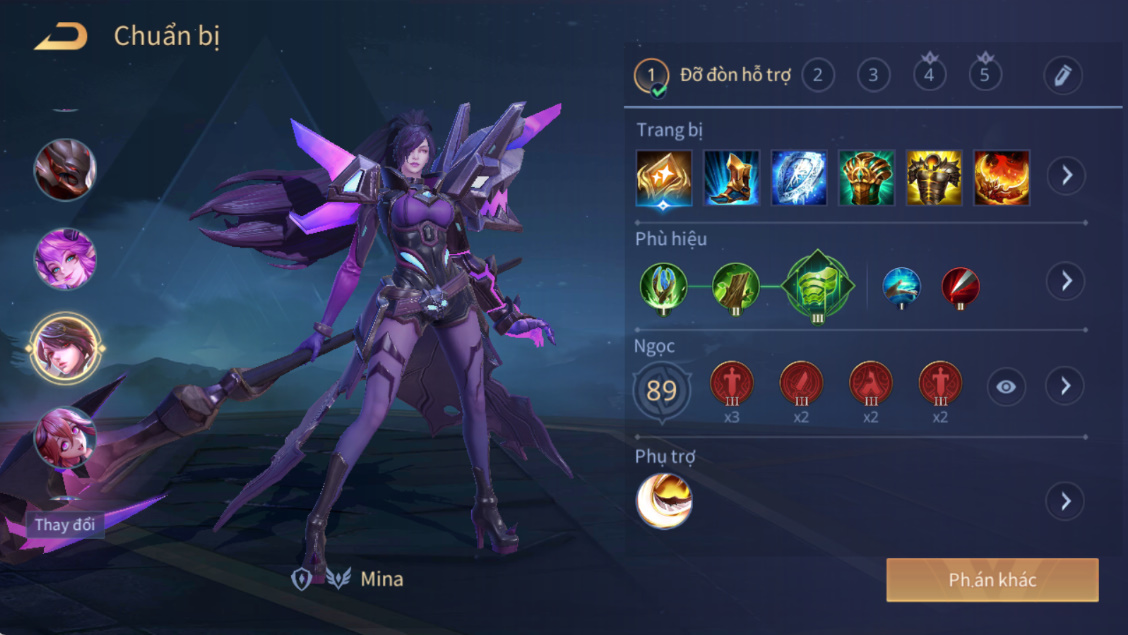This screenshot has width=1128, height=635.
Task: Tap Thay đổi to change hero
Action: click(x=65, y=525)
